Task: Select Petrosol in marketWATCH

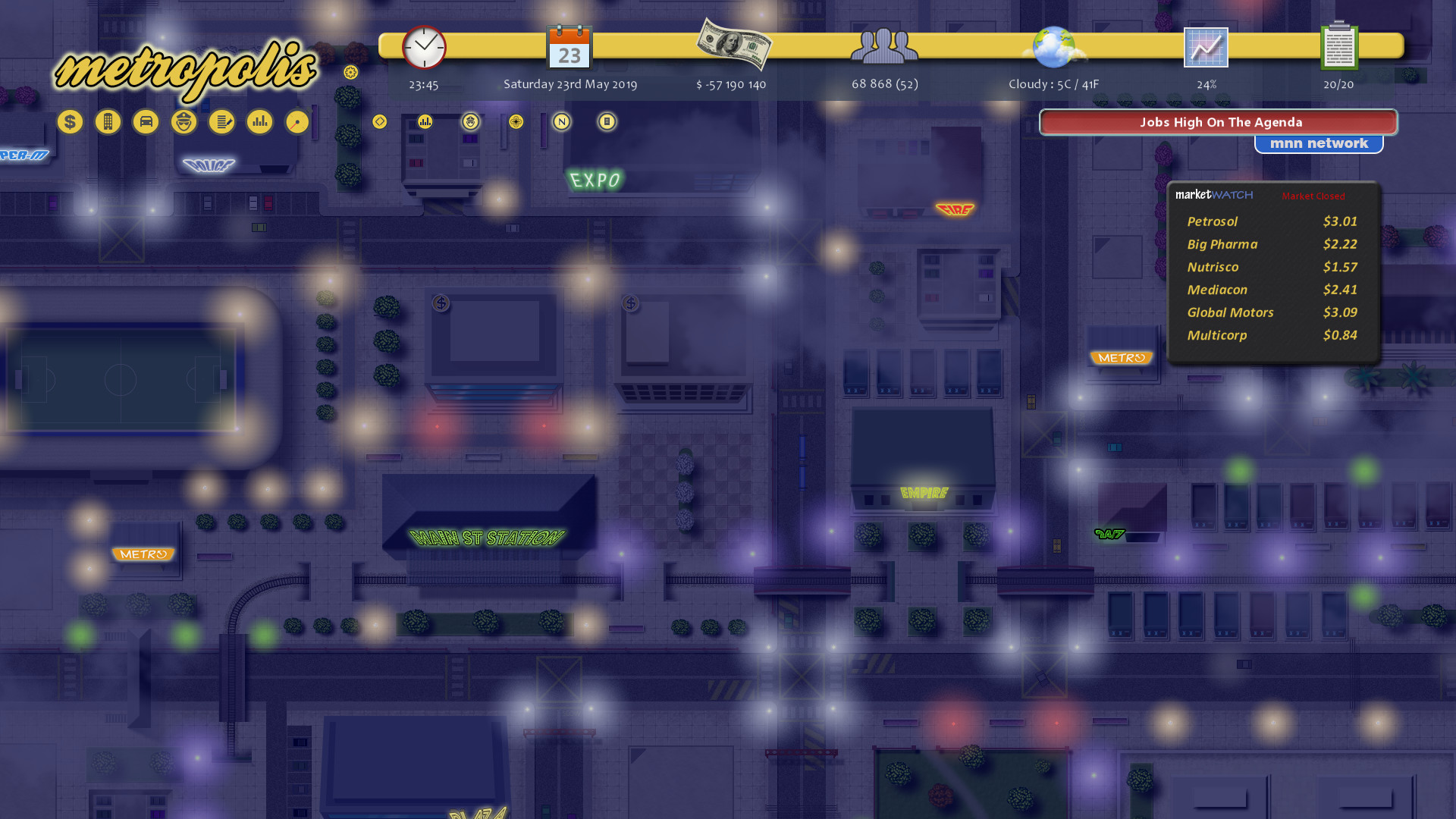Action: tap(1212, 221)
